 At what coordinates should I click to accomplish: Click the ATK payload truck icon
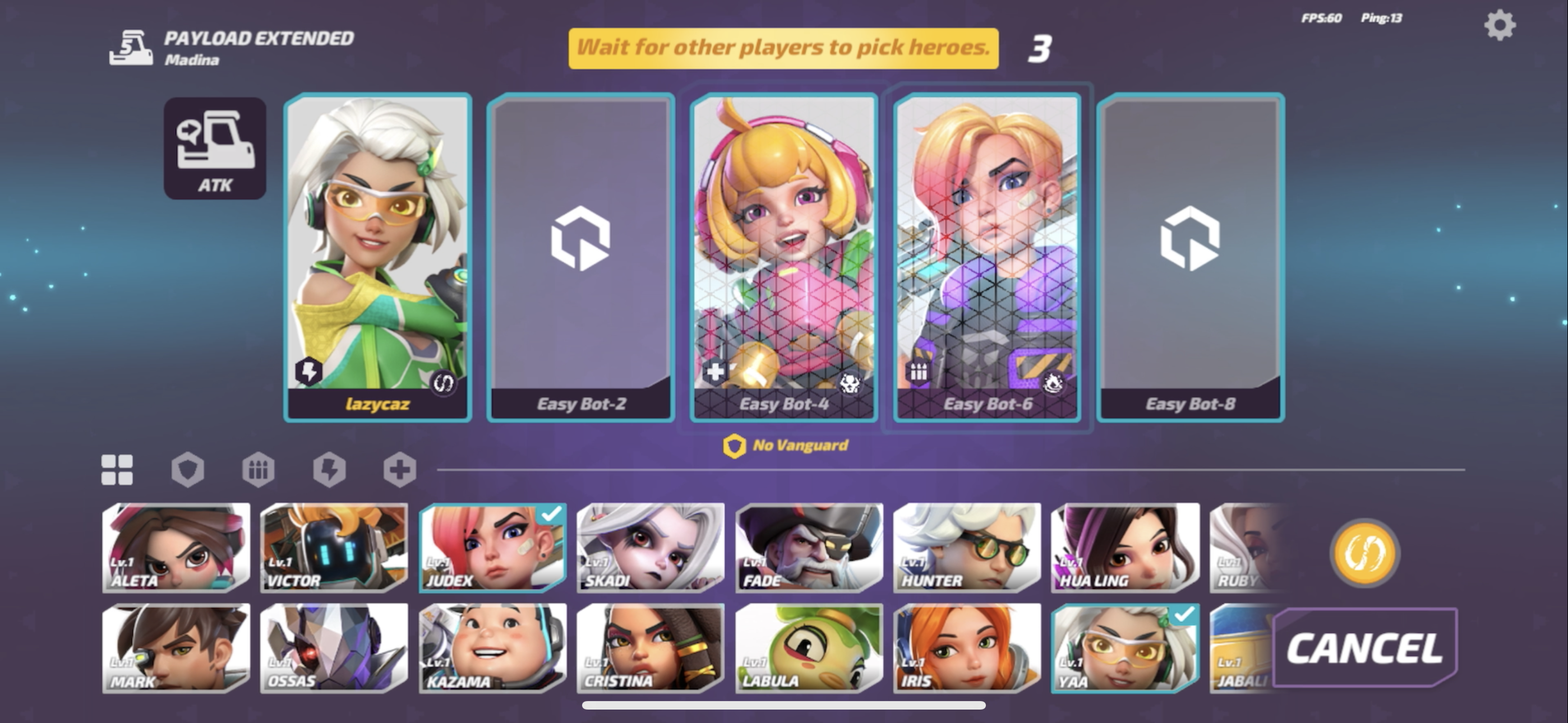216,148
